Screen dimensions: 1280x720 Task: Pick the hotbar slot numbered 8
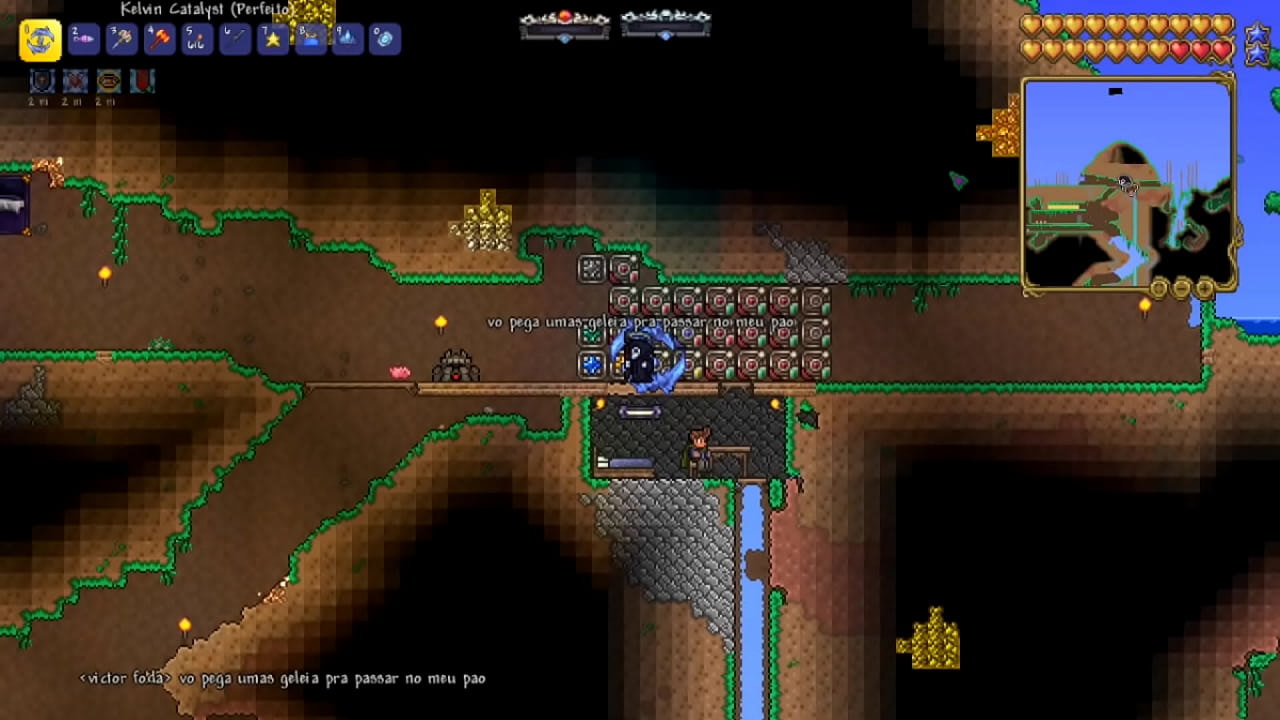[x=311, y=39]
